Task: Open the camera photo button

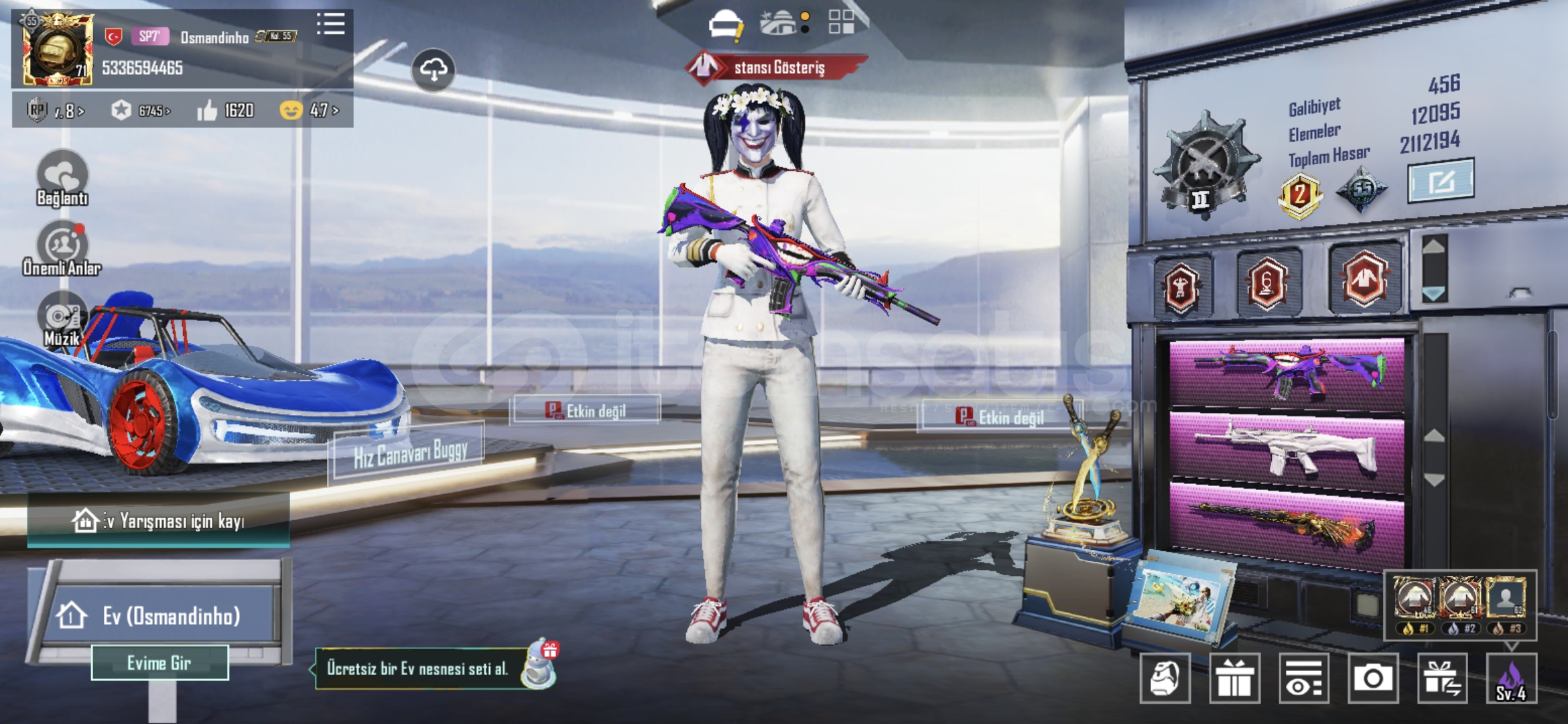Action: point(1372,678)
